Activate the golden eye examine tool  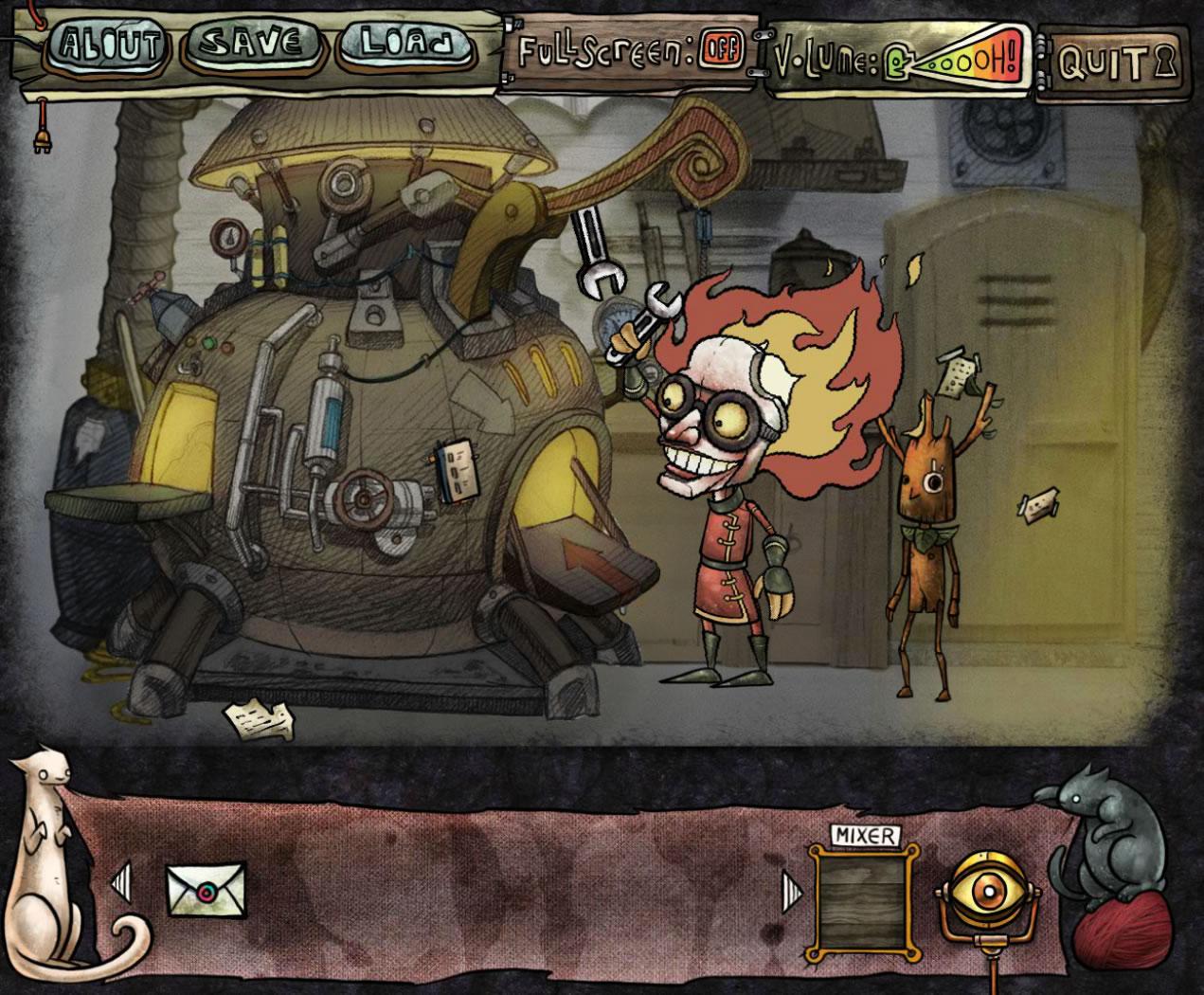[x=984, y=894]
